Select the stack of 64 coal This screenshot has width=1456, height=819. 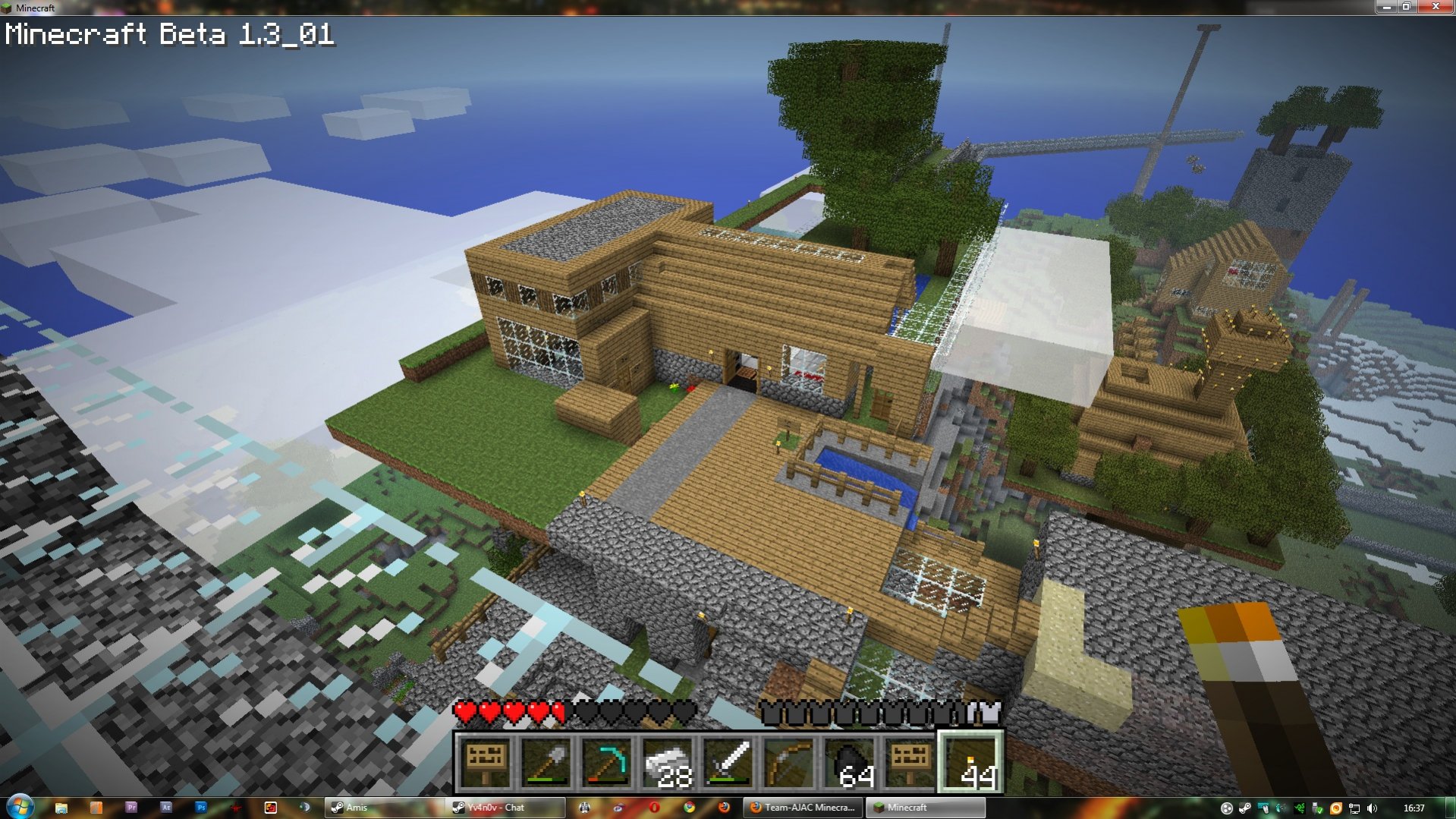pyautogui.click(x=850, y=763)
